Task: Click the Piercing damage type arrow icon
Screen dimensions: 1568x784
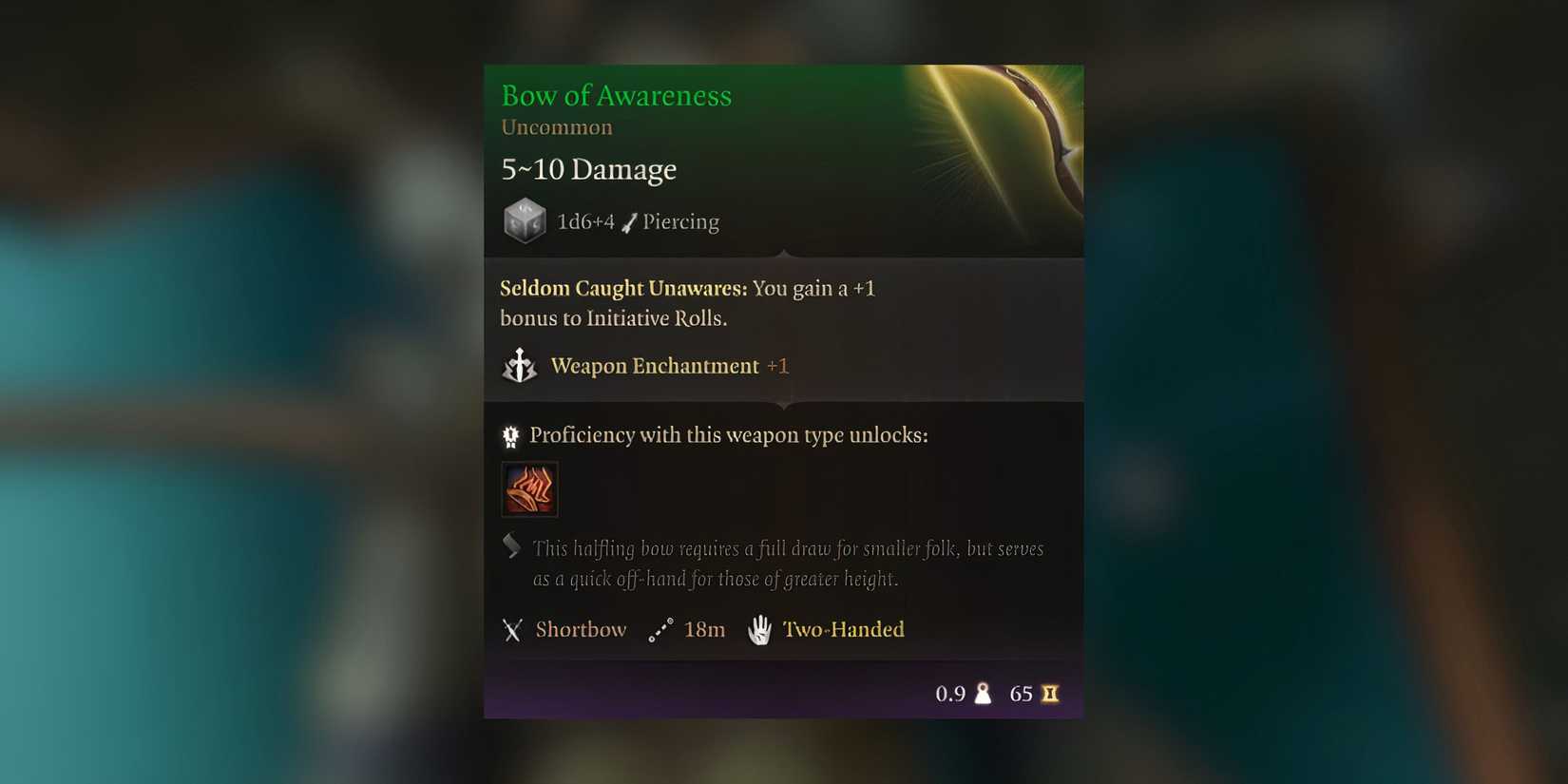Action: [x=627, y=220]
